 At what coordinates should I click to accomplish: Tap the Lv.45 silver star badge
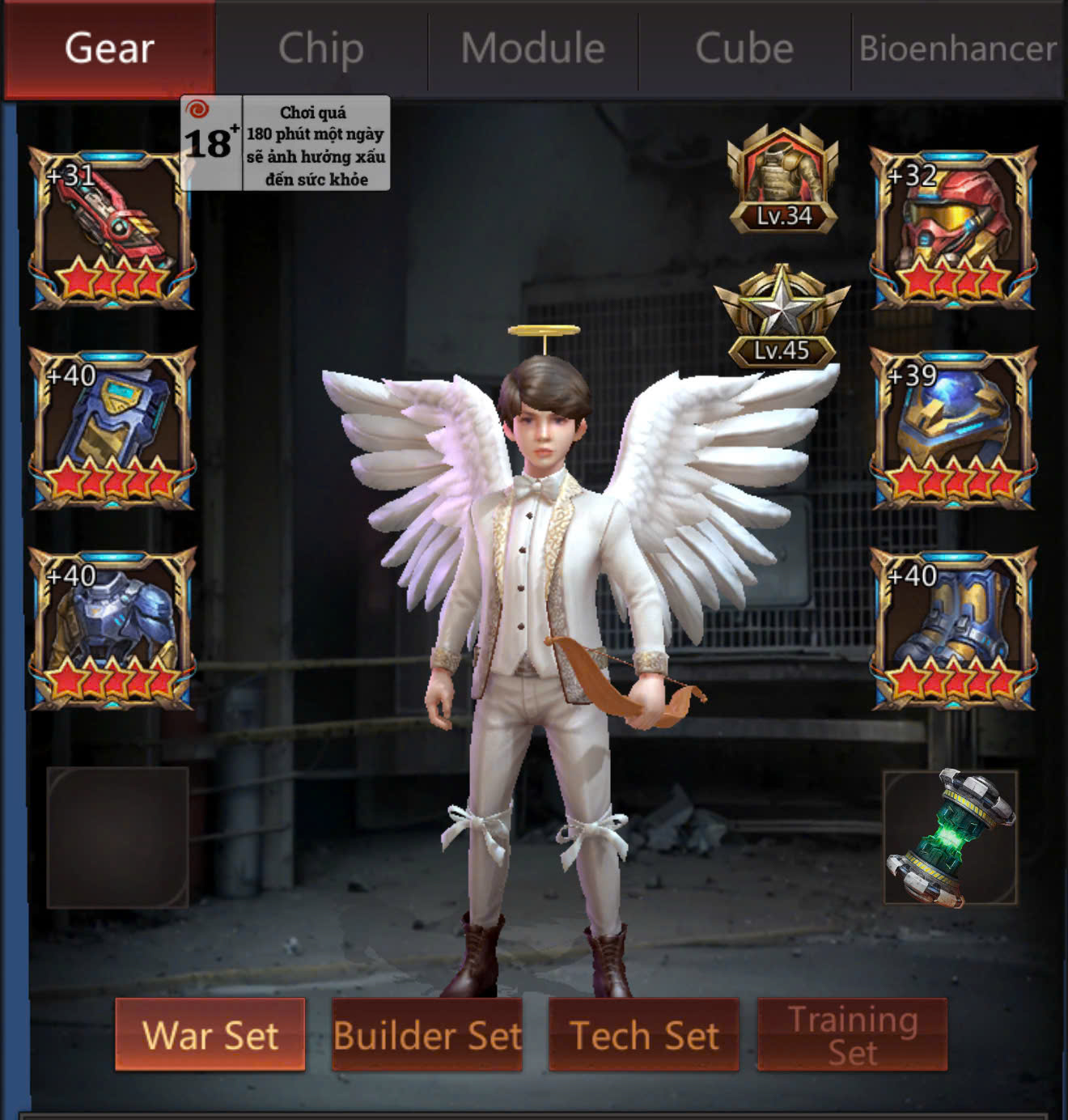tap(782, 317)
